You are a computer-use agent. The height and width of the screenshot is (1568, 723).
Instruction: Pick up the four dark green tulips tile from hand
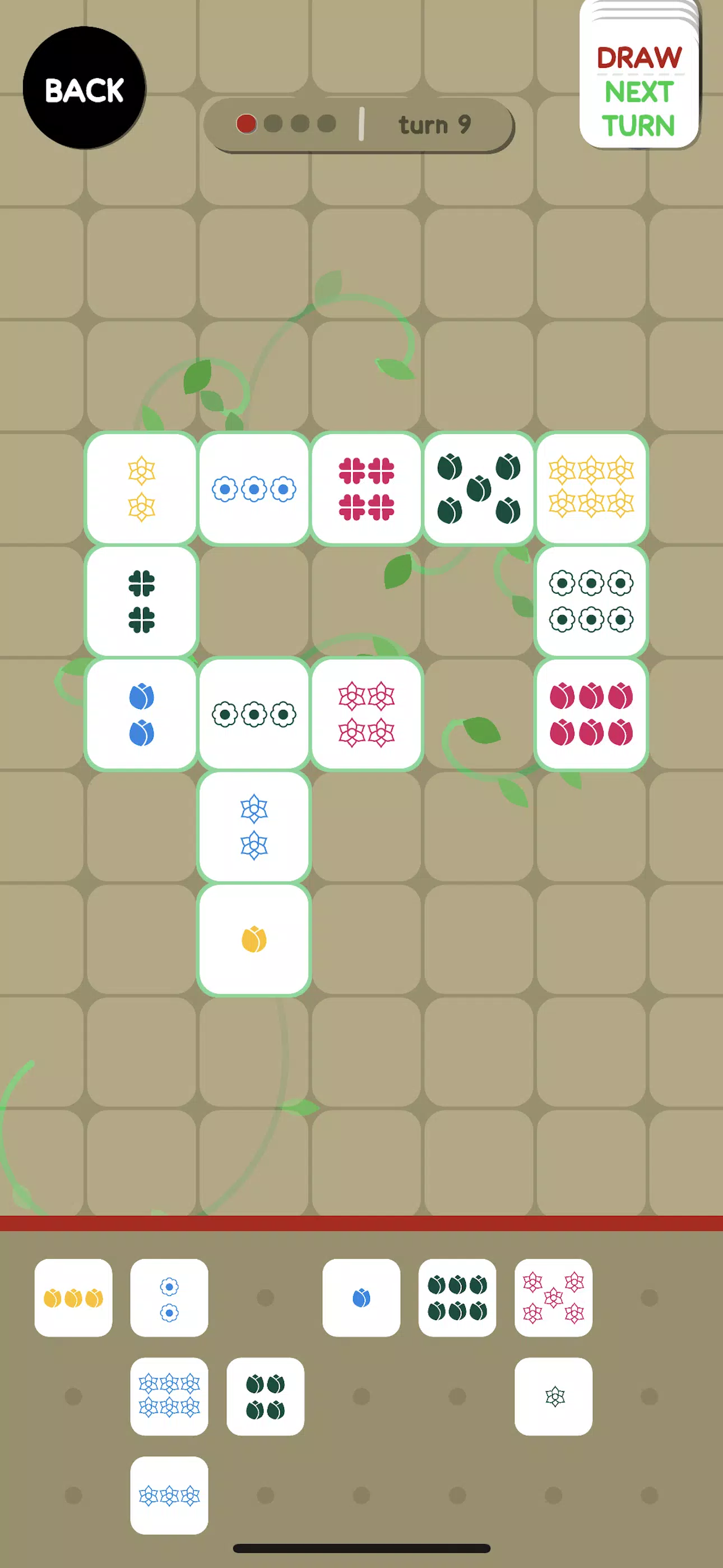pyautogui.click(x=265, y=1396)
